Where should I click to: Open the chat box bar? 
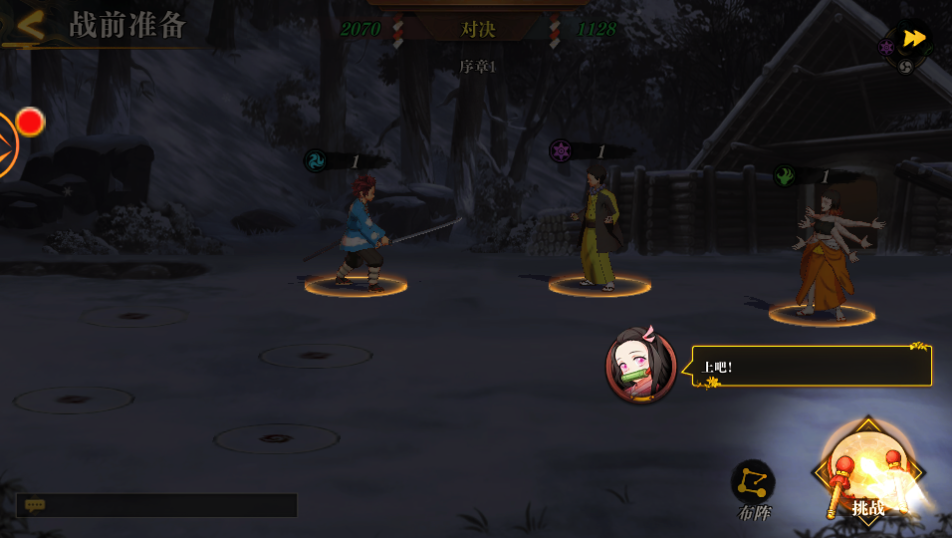click(157, 506)
